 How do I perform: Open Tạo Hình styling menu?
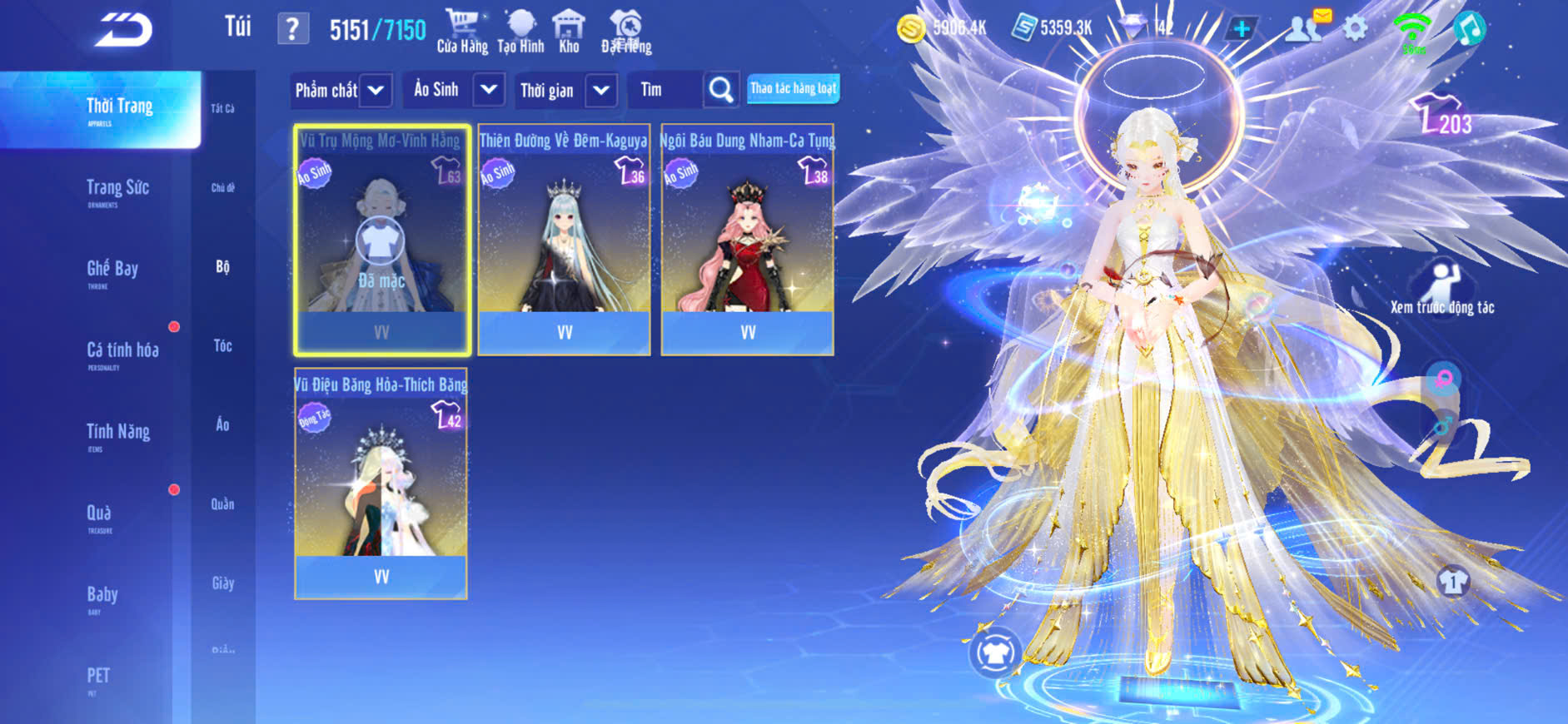(520, 32)
